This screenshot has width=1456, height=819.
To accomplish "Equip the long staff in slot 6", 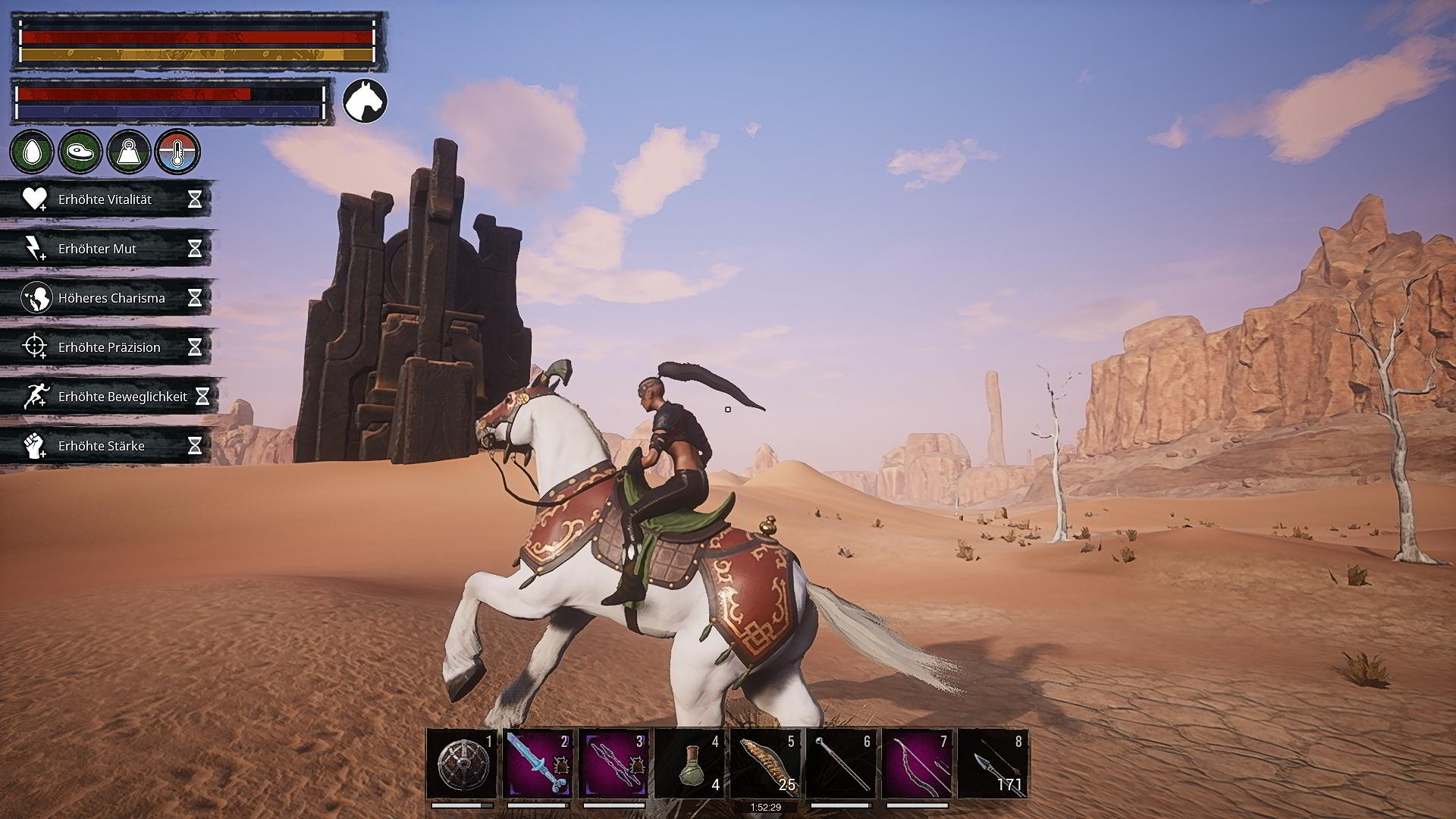I will pyautogui.click(x=841, y=764).
